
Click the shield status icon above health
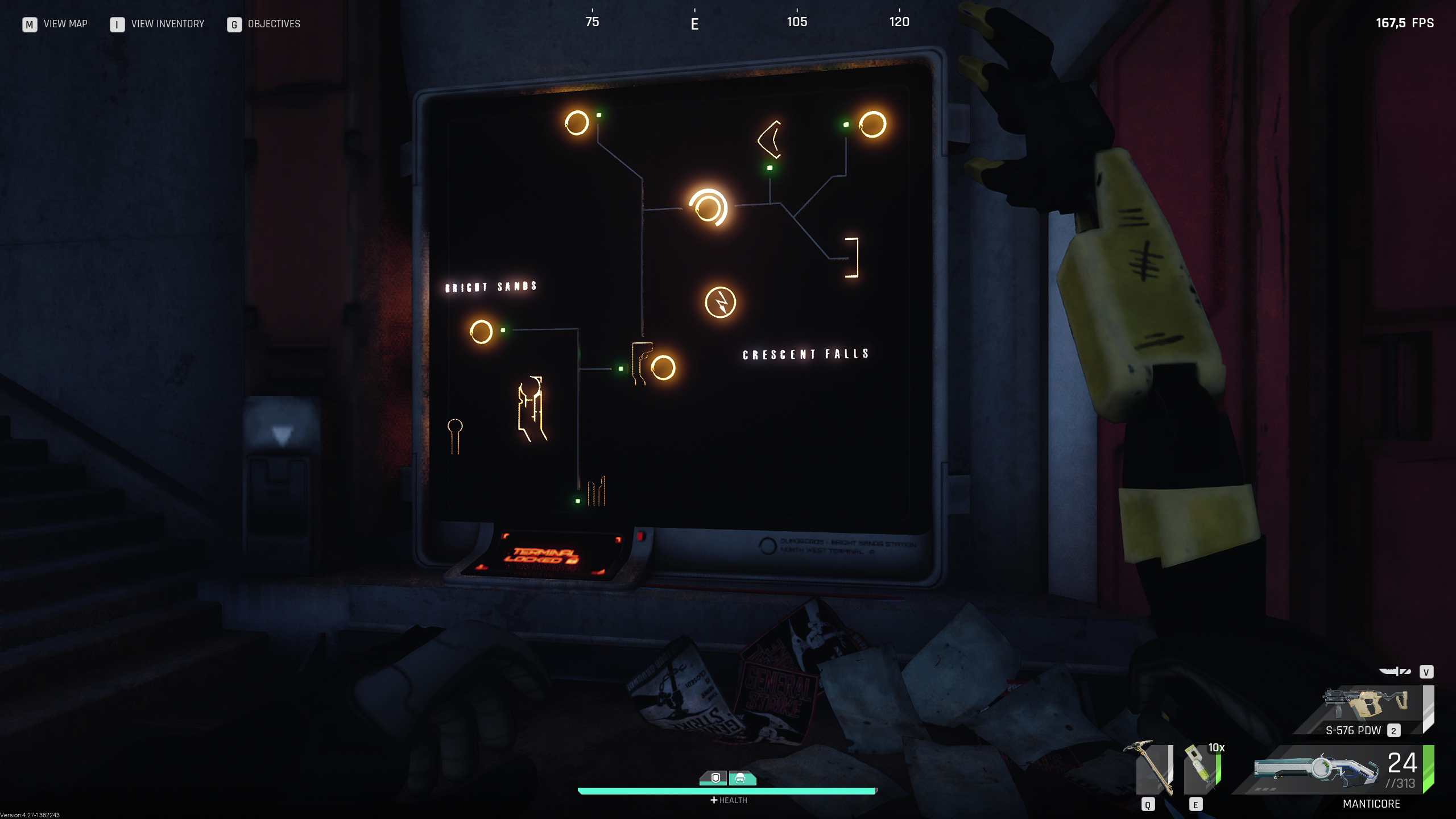(x=715, y=777)
